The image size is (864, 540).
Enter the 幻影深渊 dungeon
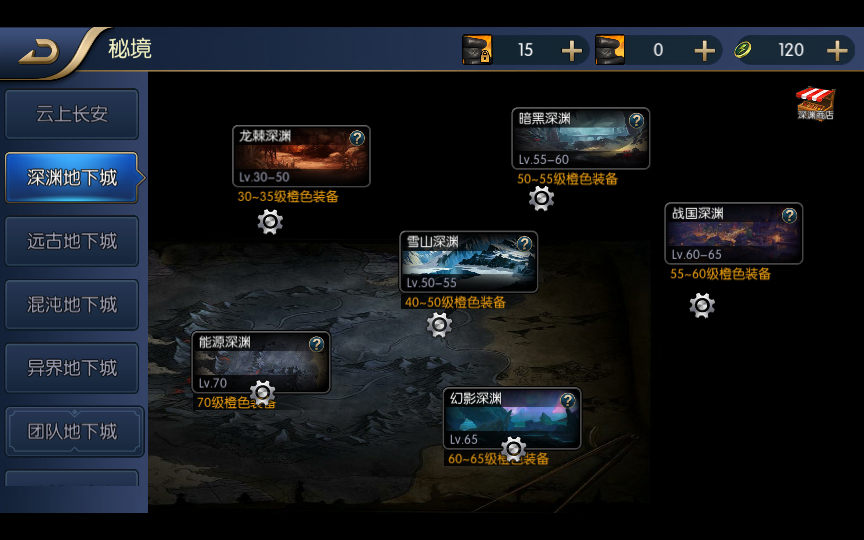511,422
